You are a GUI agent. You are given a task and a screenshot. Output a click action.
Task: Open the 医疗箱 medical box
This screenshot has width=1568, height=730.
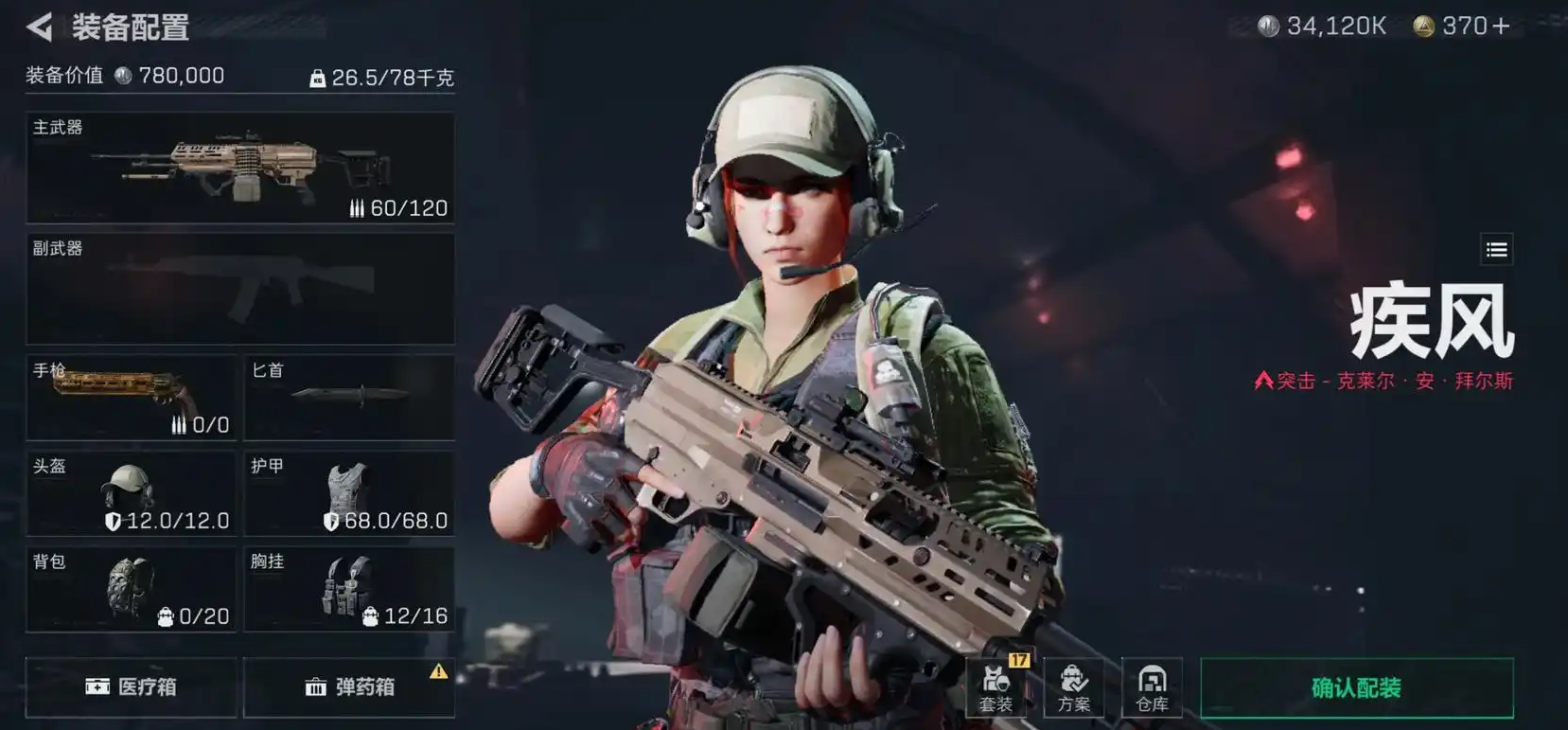click(x=132, y=686)
